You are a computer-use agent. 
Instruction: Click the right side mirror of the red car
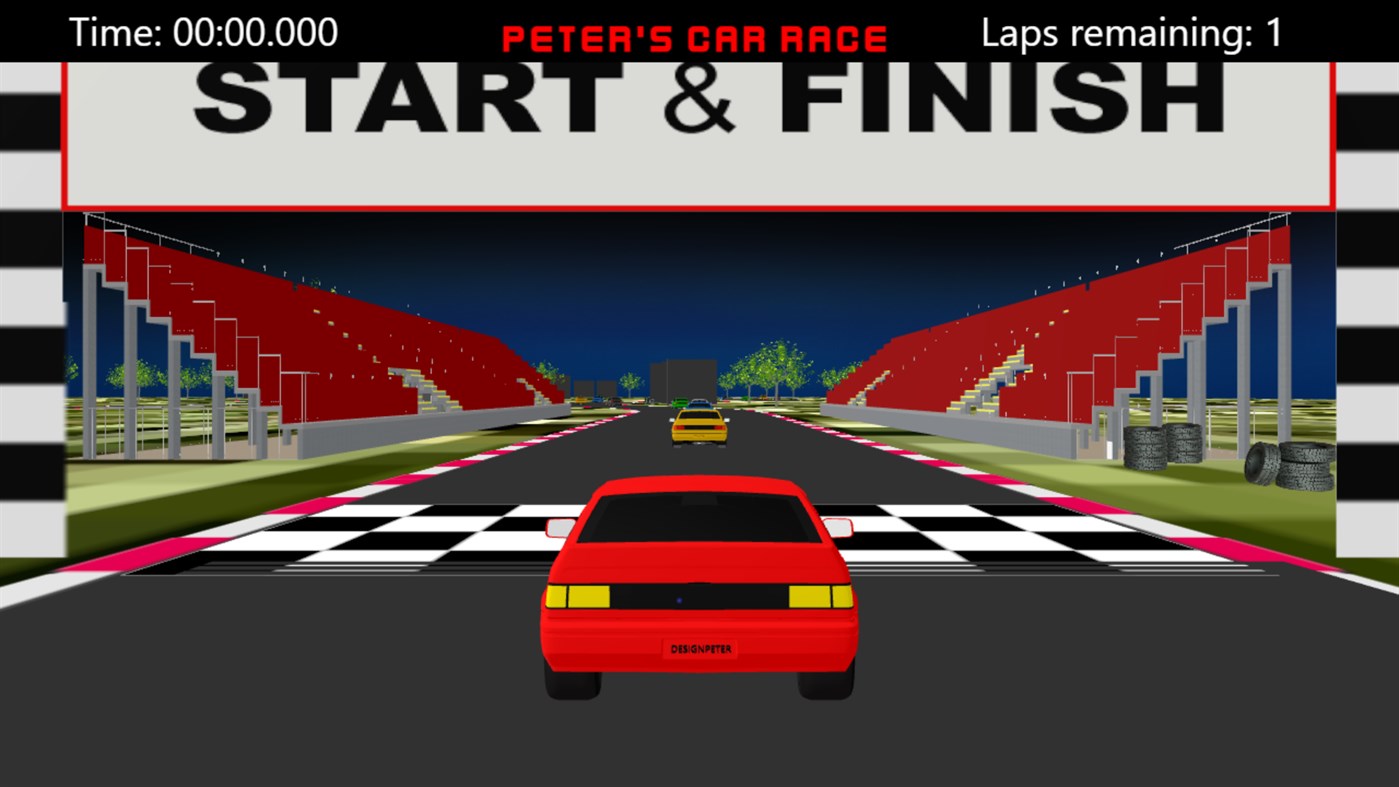(x=838, y=525)
